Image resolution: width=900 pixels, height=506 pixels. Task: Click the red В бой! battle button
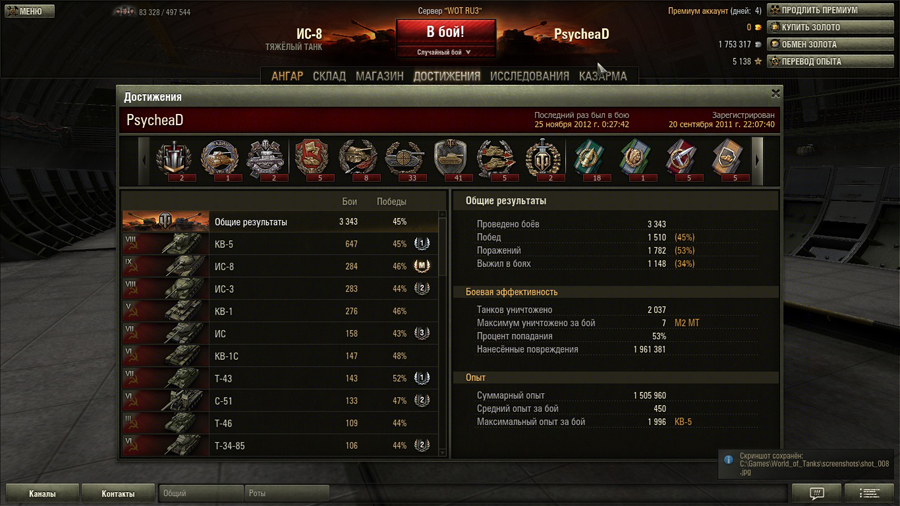pyautogui.click(x=445, y=32)
